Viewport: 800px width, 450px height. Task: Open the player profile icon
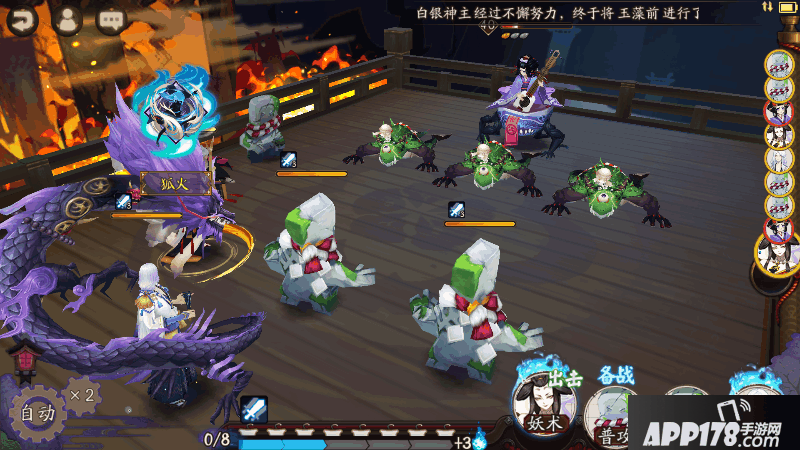[x=68, y=19]
